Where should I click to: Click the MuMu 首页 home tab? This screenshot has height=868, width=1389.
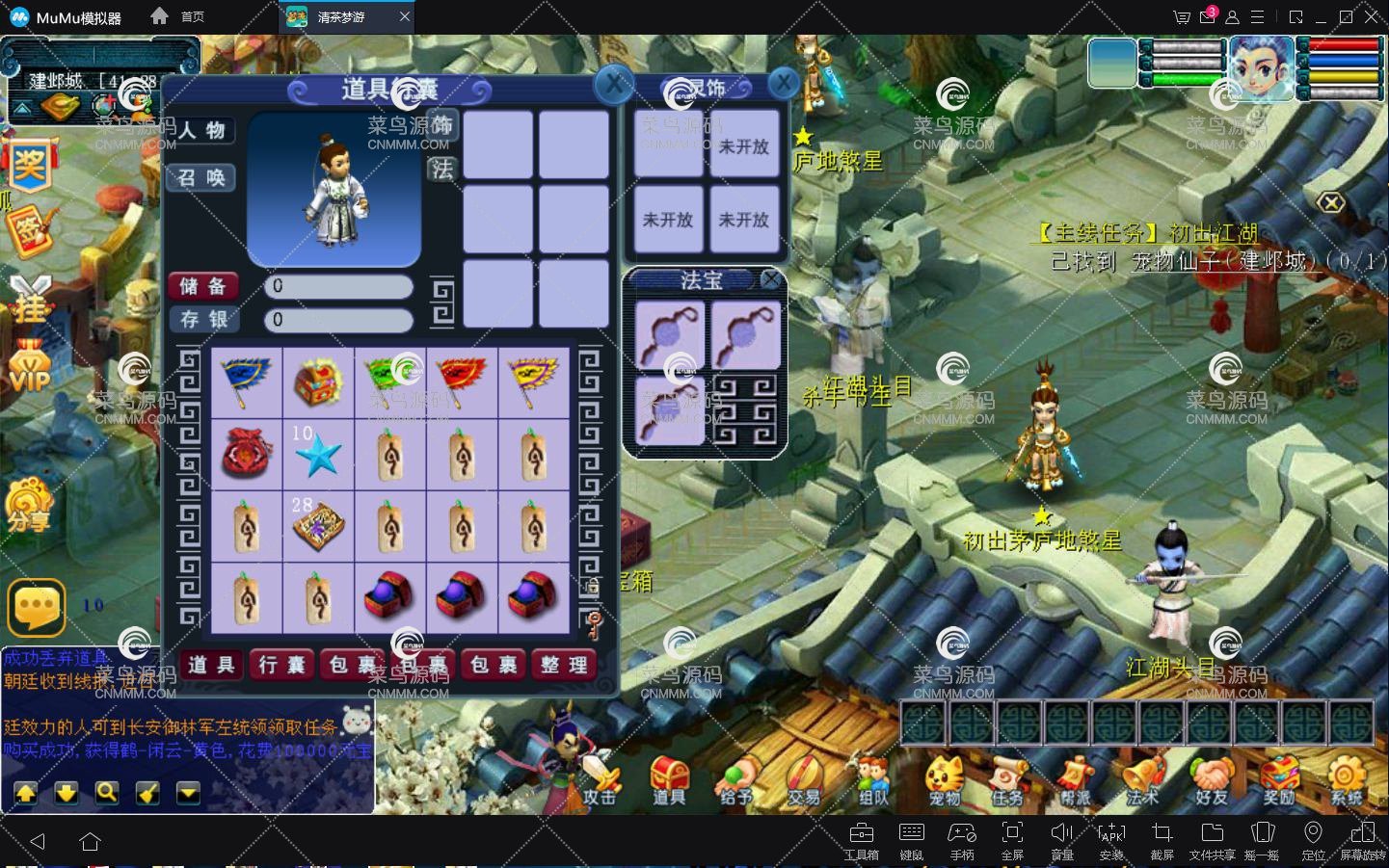point(179,16)
